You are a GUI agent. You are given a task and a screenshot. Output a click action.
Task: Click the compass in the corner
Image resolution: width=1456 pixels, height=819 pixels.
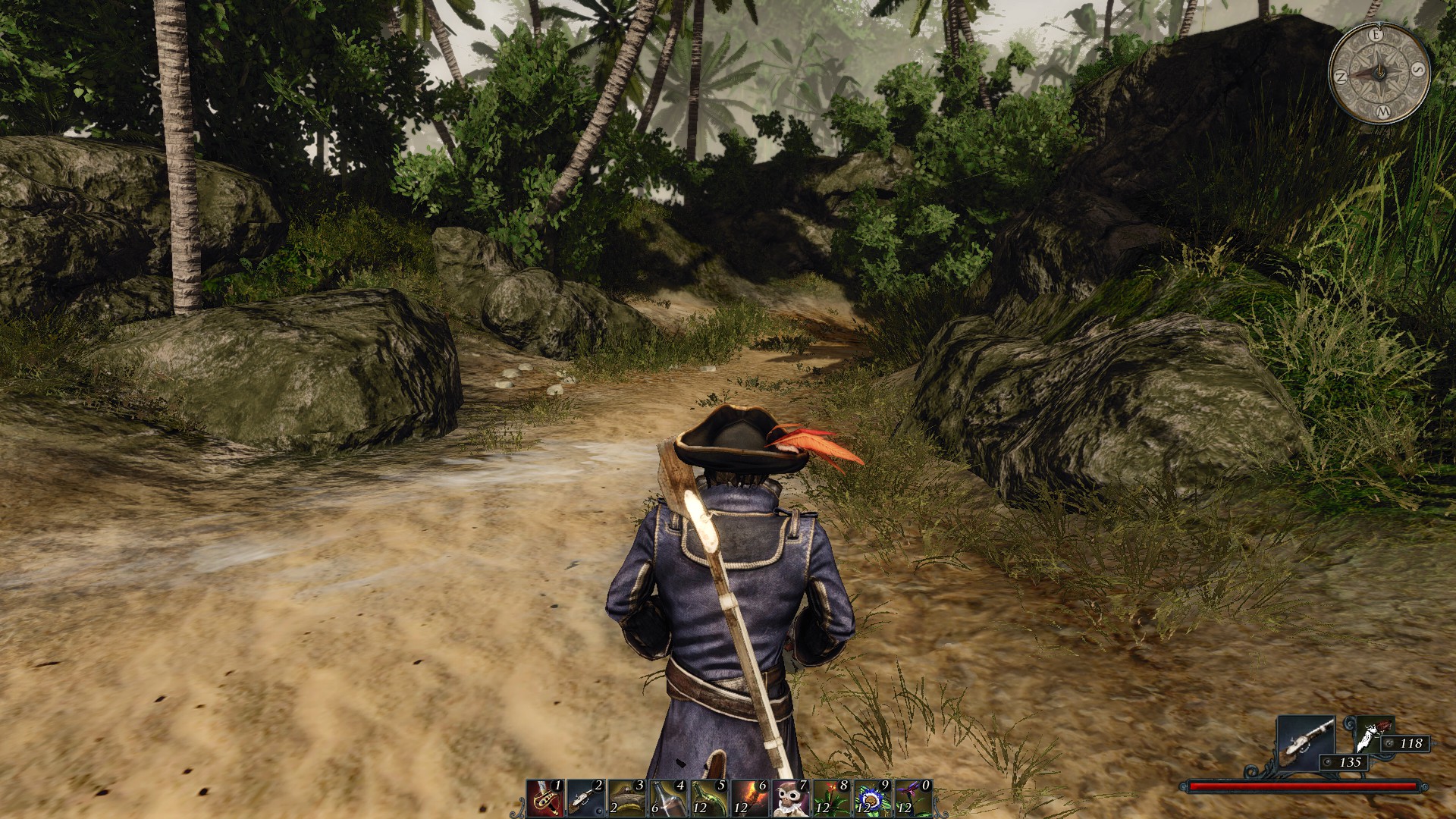1380,74
